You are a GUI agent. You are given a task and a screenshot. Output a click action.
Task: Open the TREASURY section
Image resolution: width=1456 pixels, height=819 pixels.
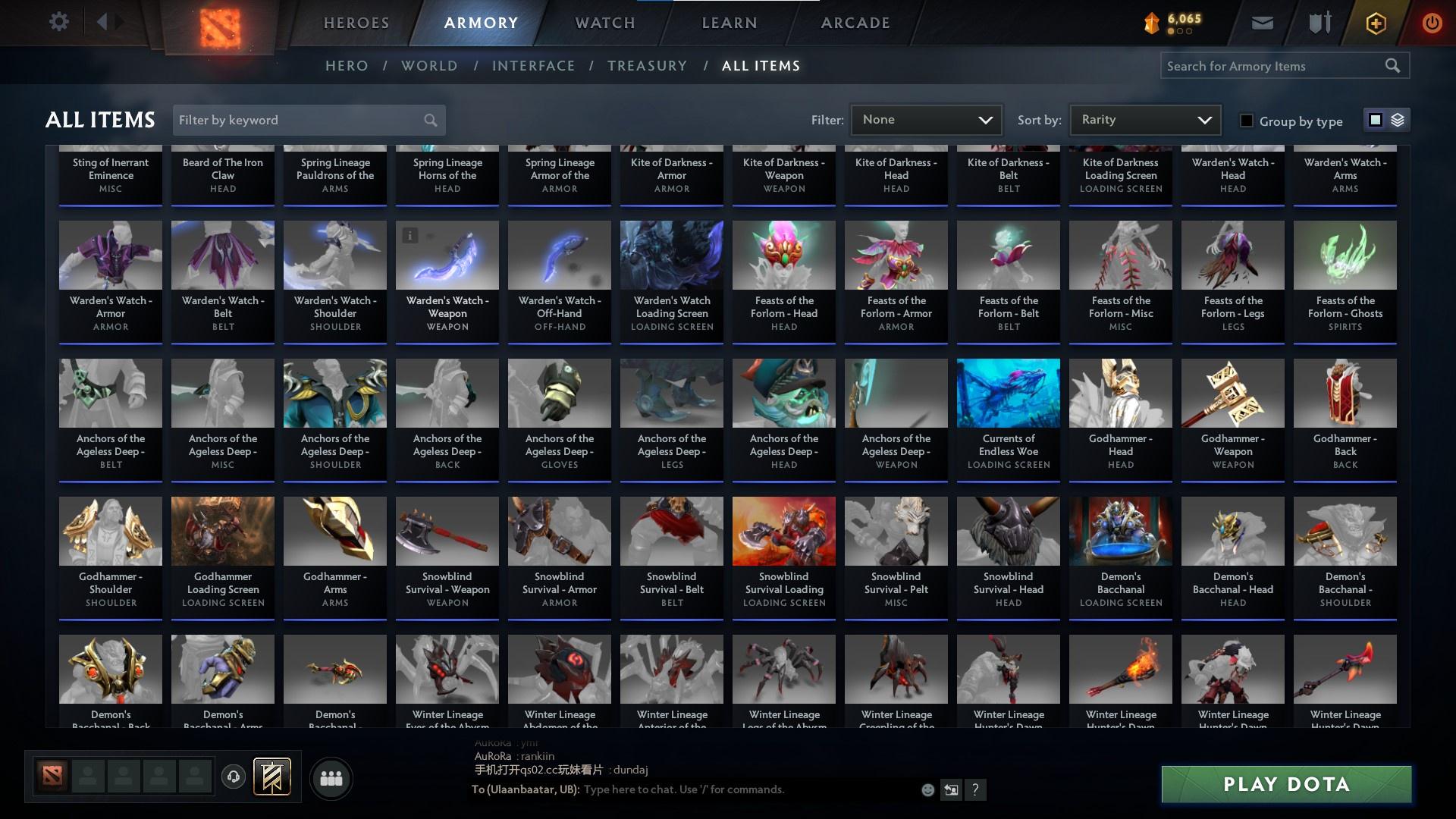pyautogui.click(x=647, y=66)
